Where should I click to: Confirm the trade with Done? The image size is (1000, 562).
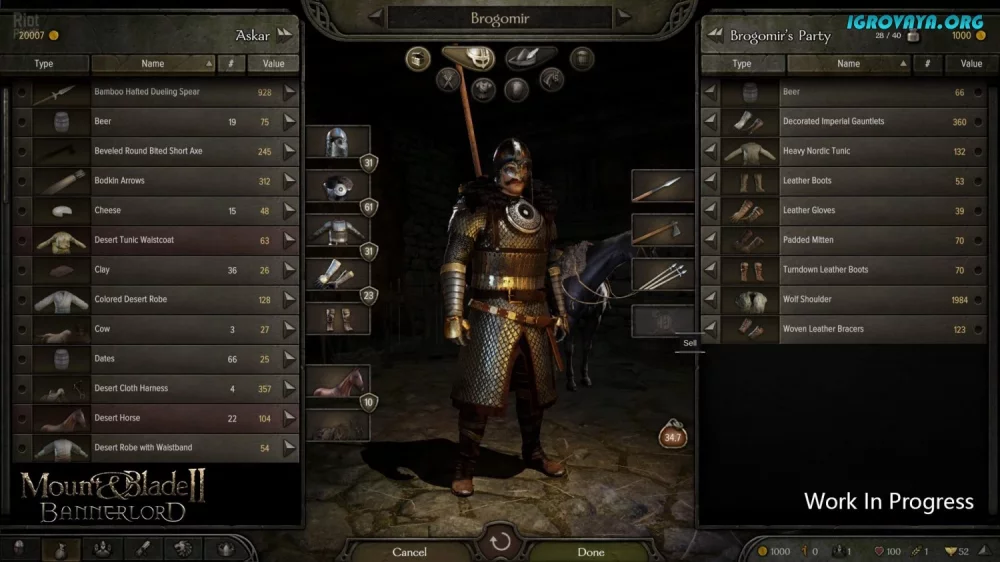[591, 552]
